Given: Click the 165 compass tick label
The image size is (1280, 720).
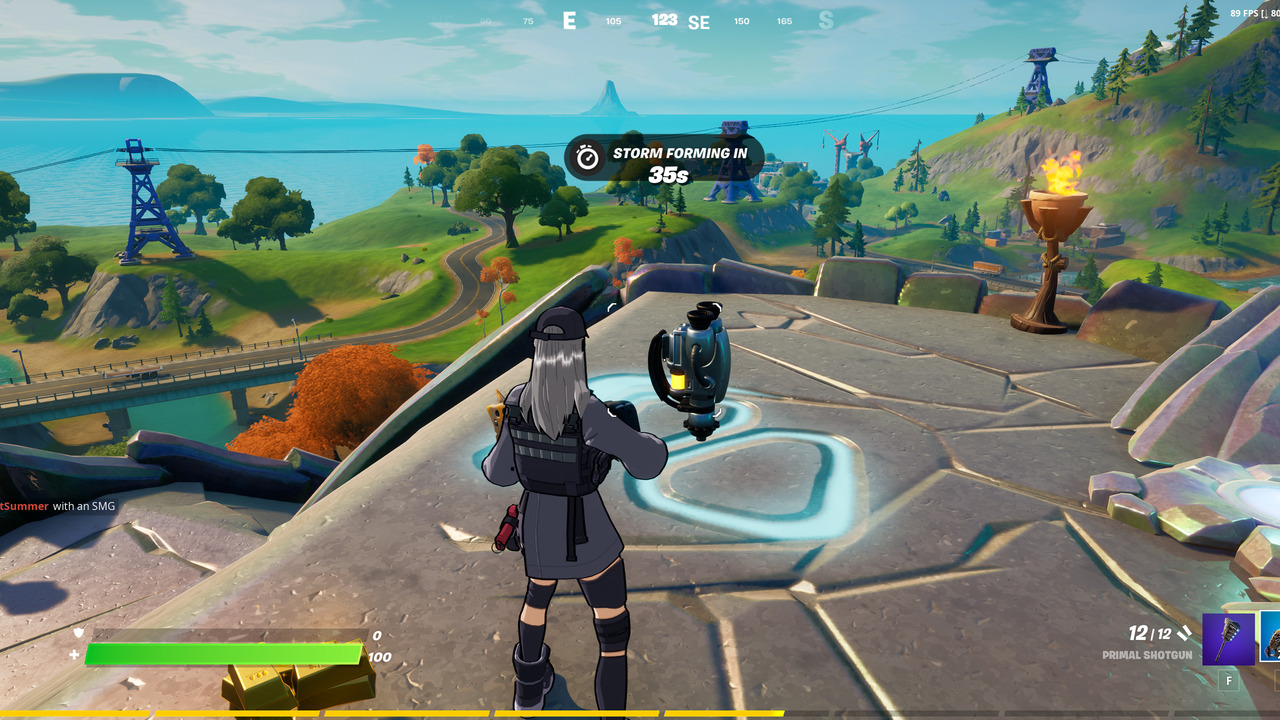Looking at the screenshot, I should (784, 20).
